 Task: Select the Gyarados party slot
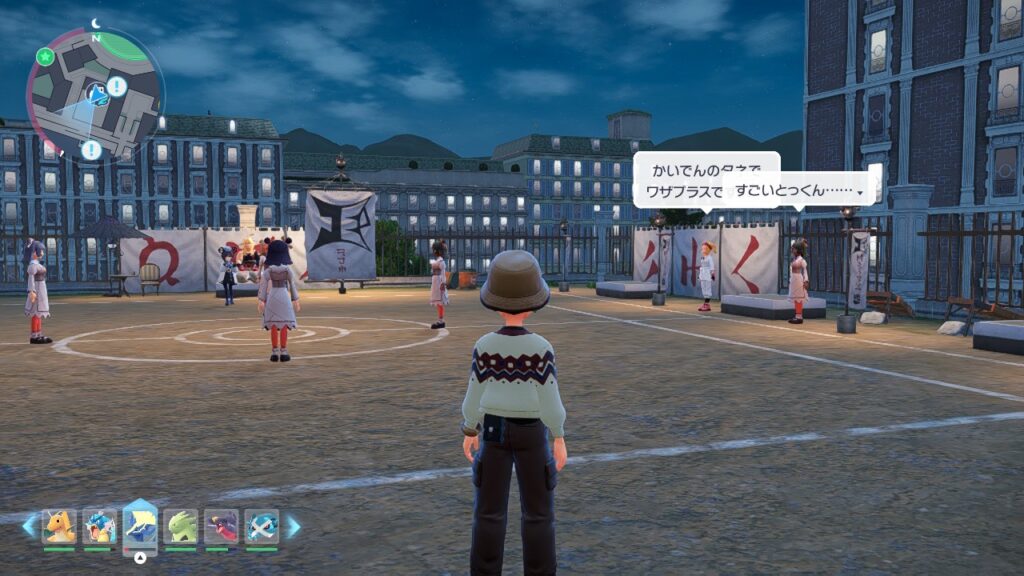(99, 526)
